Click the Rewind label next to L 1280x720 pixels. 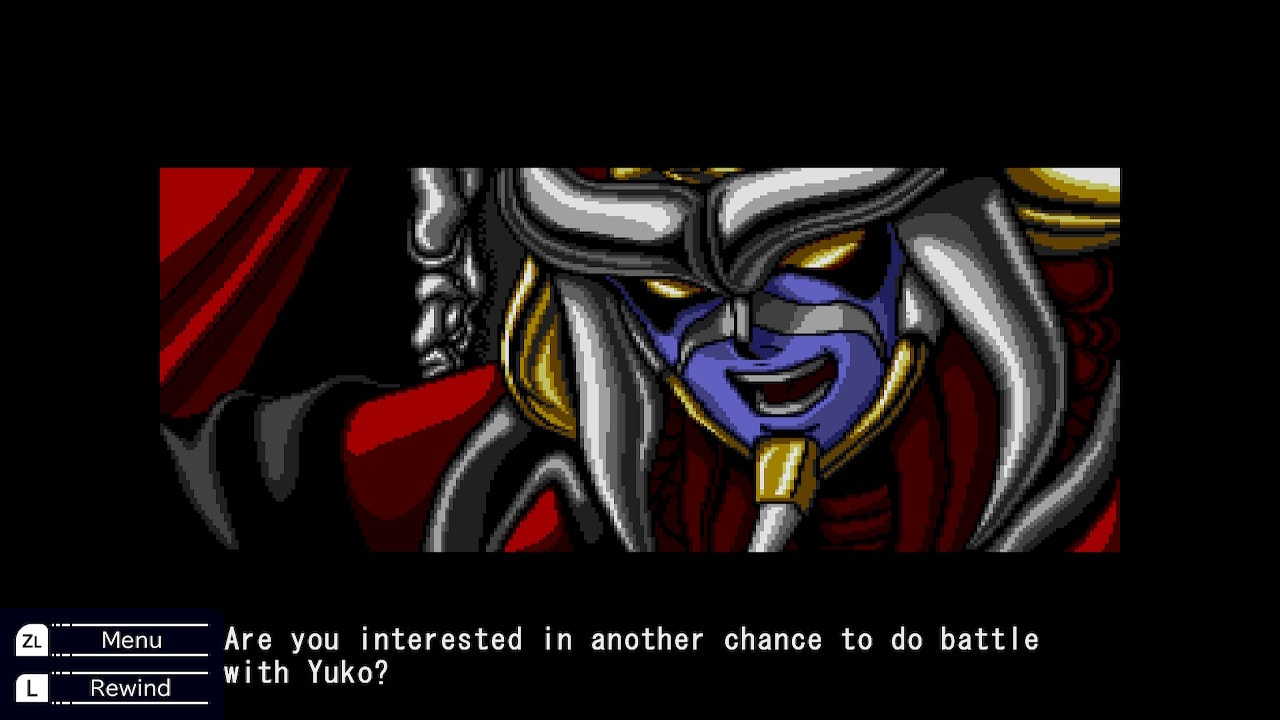131,687
